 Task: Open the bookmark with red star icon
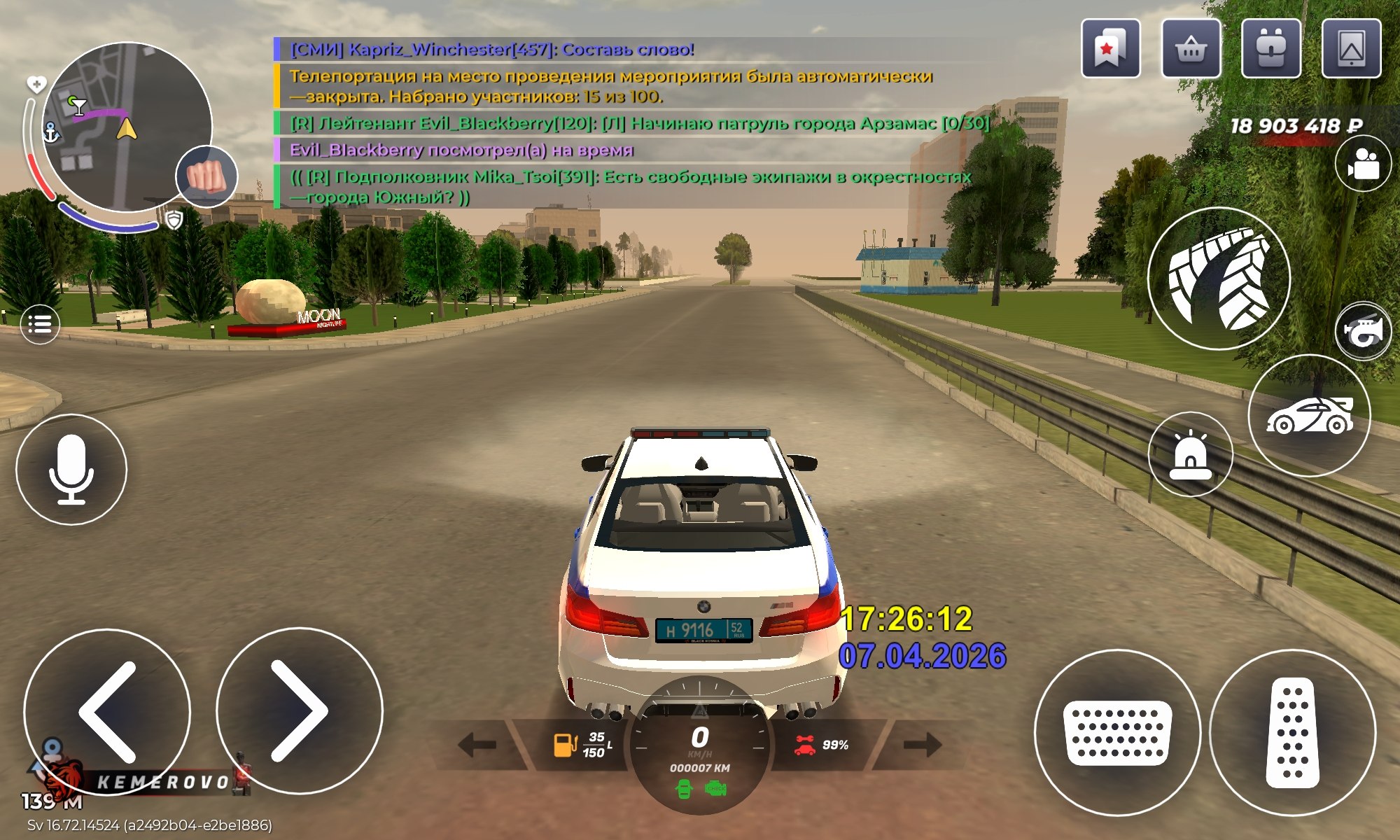1110,49
